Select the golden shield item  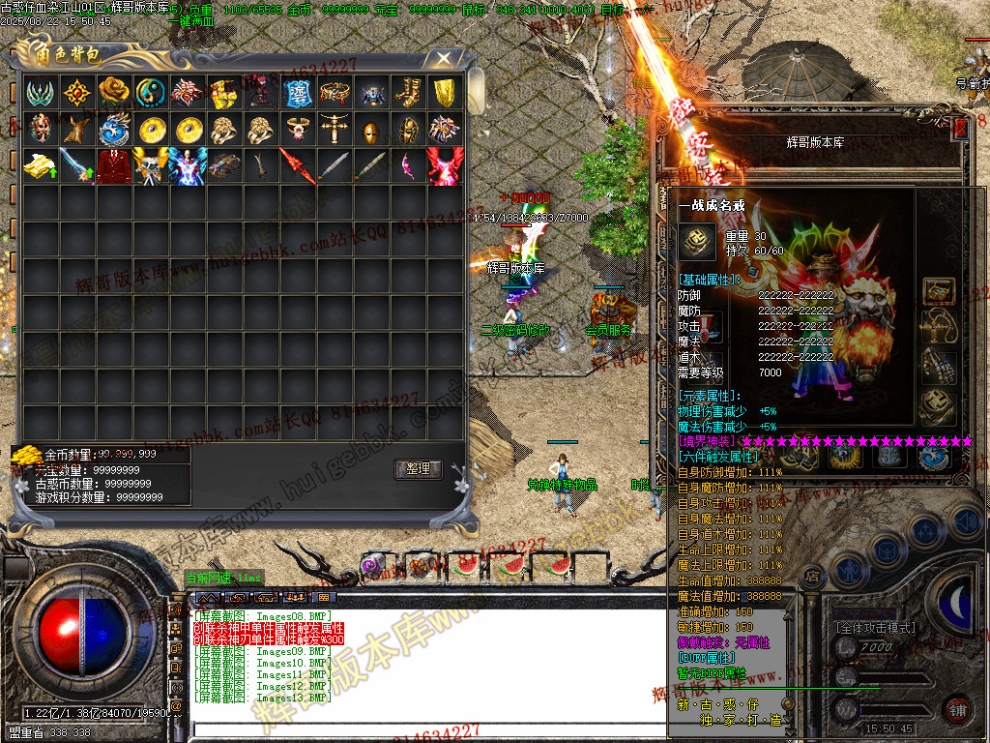444,93
